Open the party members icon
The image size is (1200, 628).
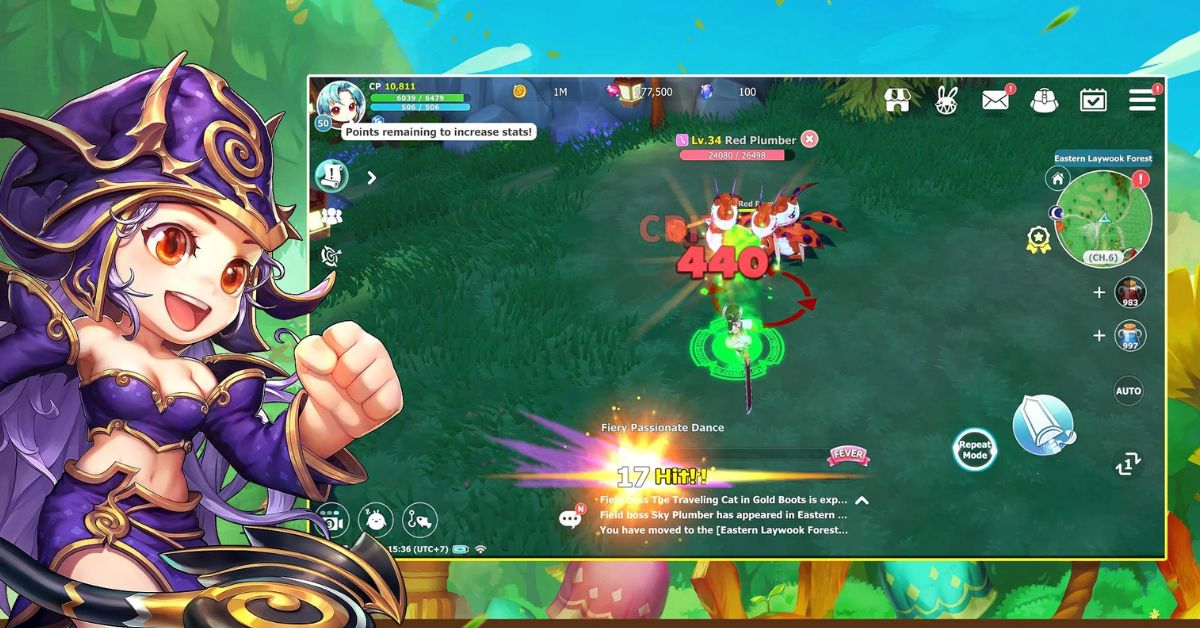[331, 215]
